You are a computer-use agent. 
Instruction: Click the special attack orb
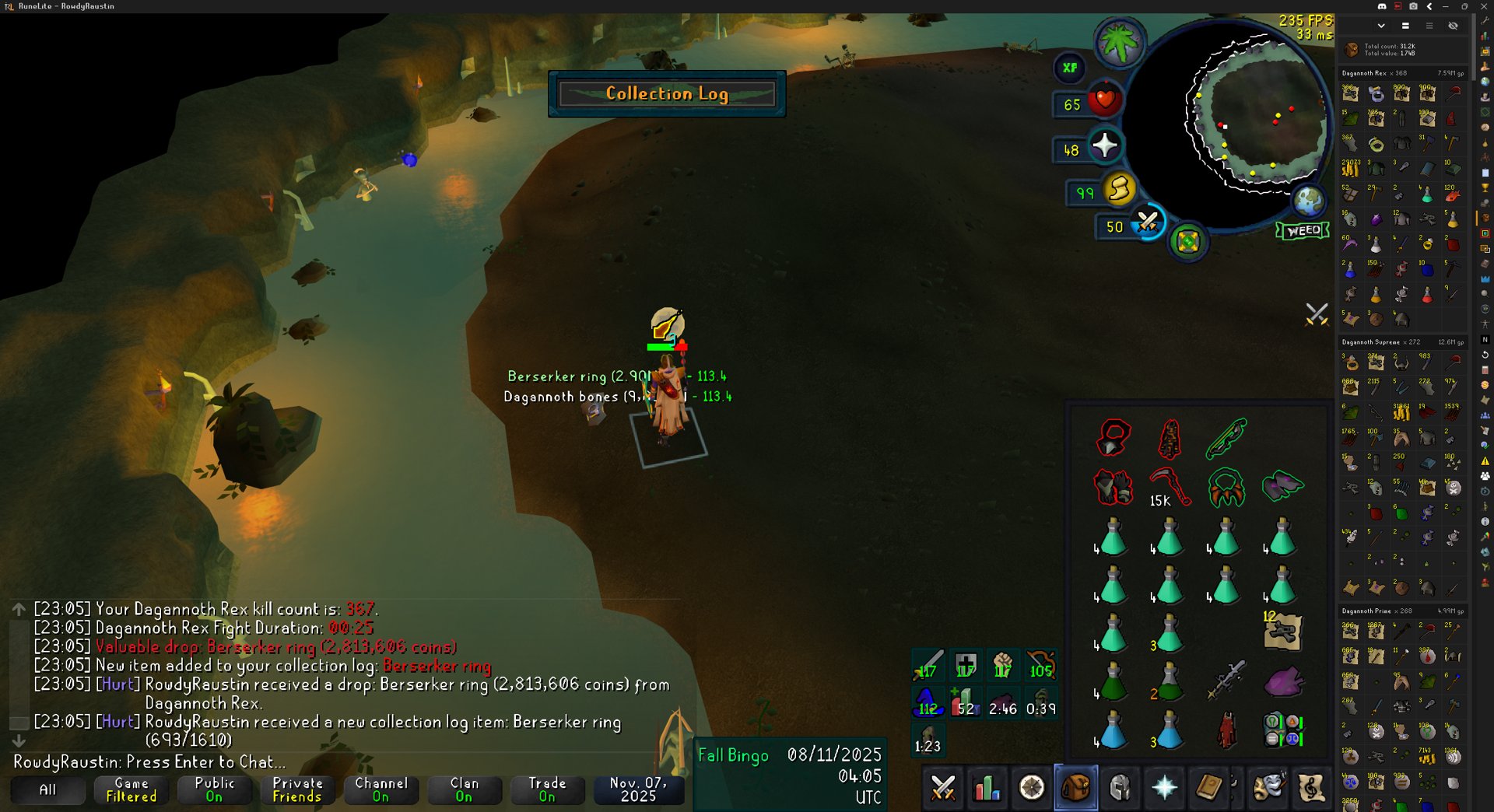click(1147, 223)
